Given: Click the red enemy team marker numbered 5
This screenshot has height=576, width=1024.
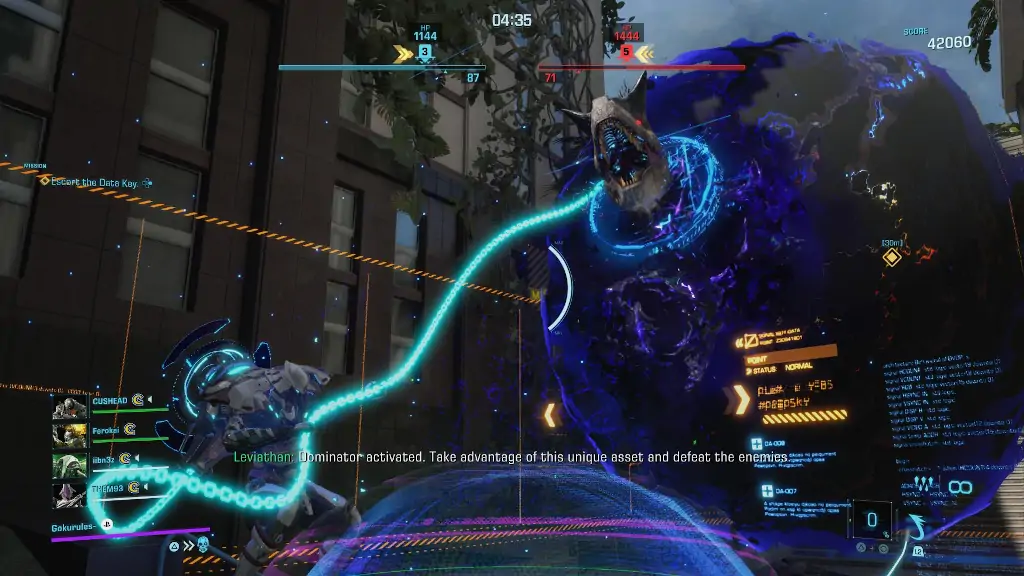Looking at the screenshot, I should pos(627,51).
